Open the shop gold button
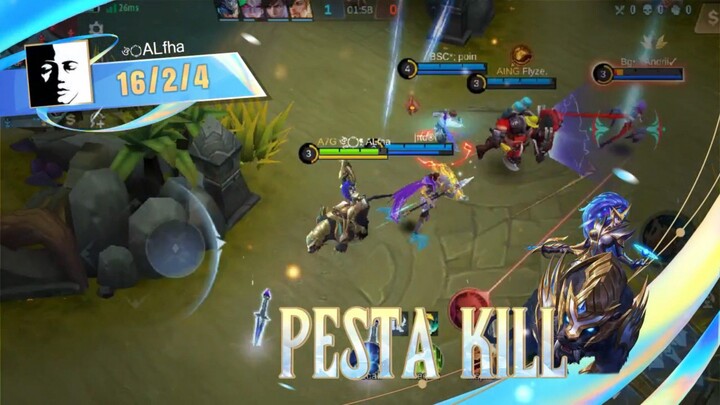The image size is (720, 405). 99,120
